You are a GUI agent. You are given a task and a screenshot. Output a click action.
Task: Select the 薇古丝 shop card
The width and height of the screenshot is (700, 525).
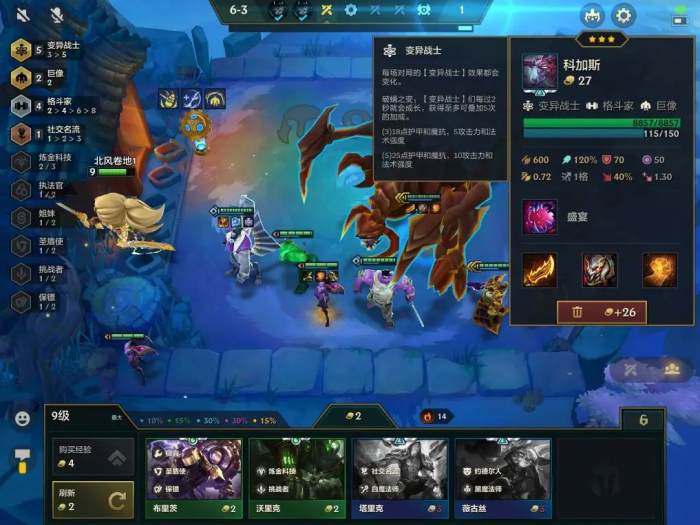pos(502,468)
